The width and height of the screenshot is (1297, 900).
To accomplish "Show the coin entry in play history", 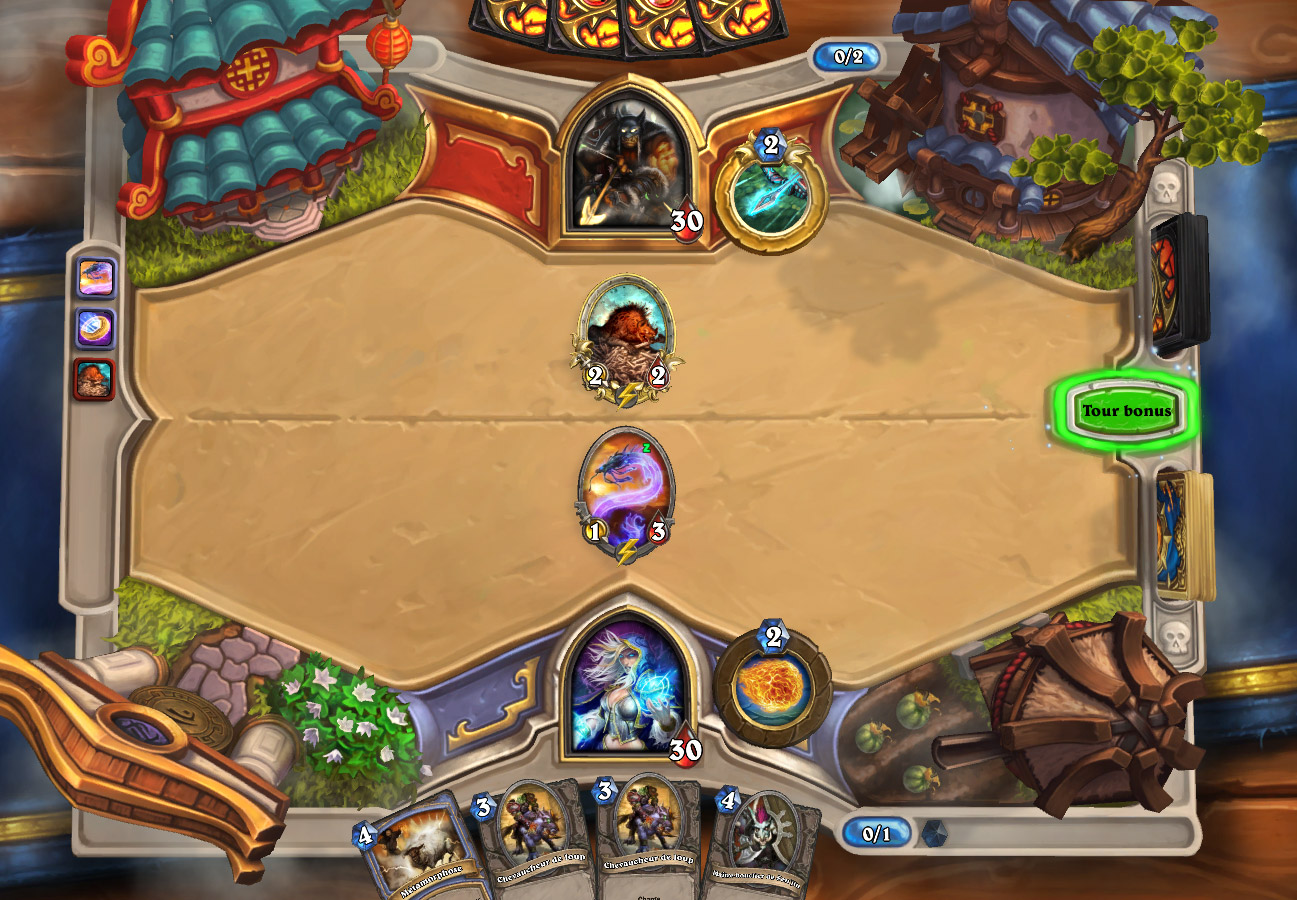I will [x=96, y=328].
